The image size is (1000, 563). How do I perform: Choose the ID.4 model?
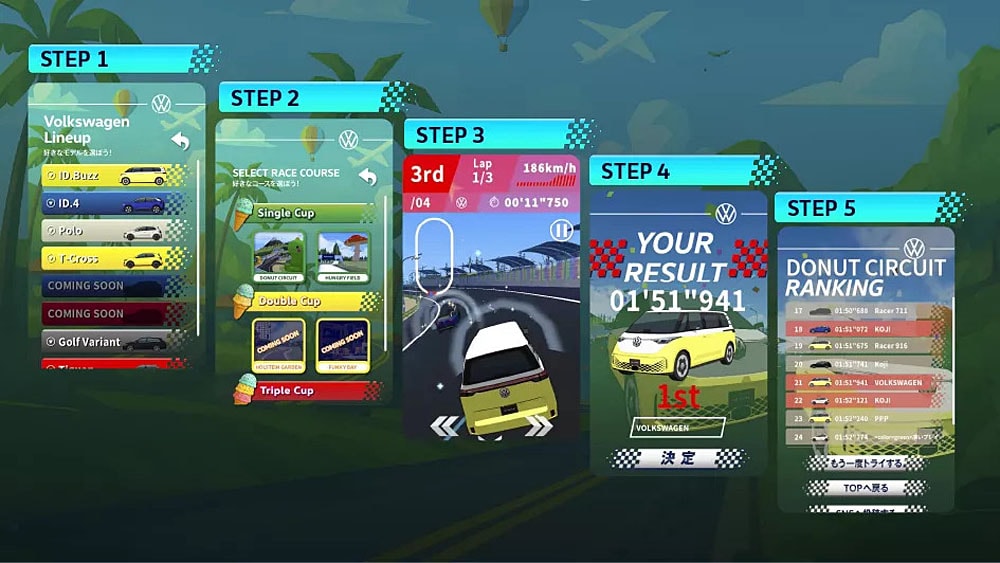[113, 204]
